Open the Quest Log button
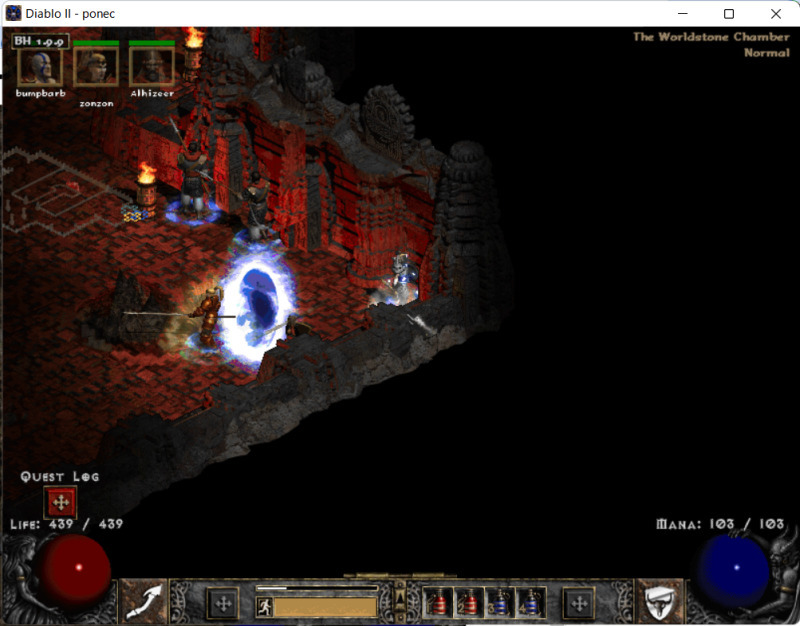800x626 pixels. tap(60, 502)
